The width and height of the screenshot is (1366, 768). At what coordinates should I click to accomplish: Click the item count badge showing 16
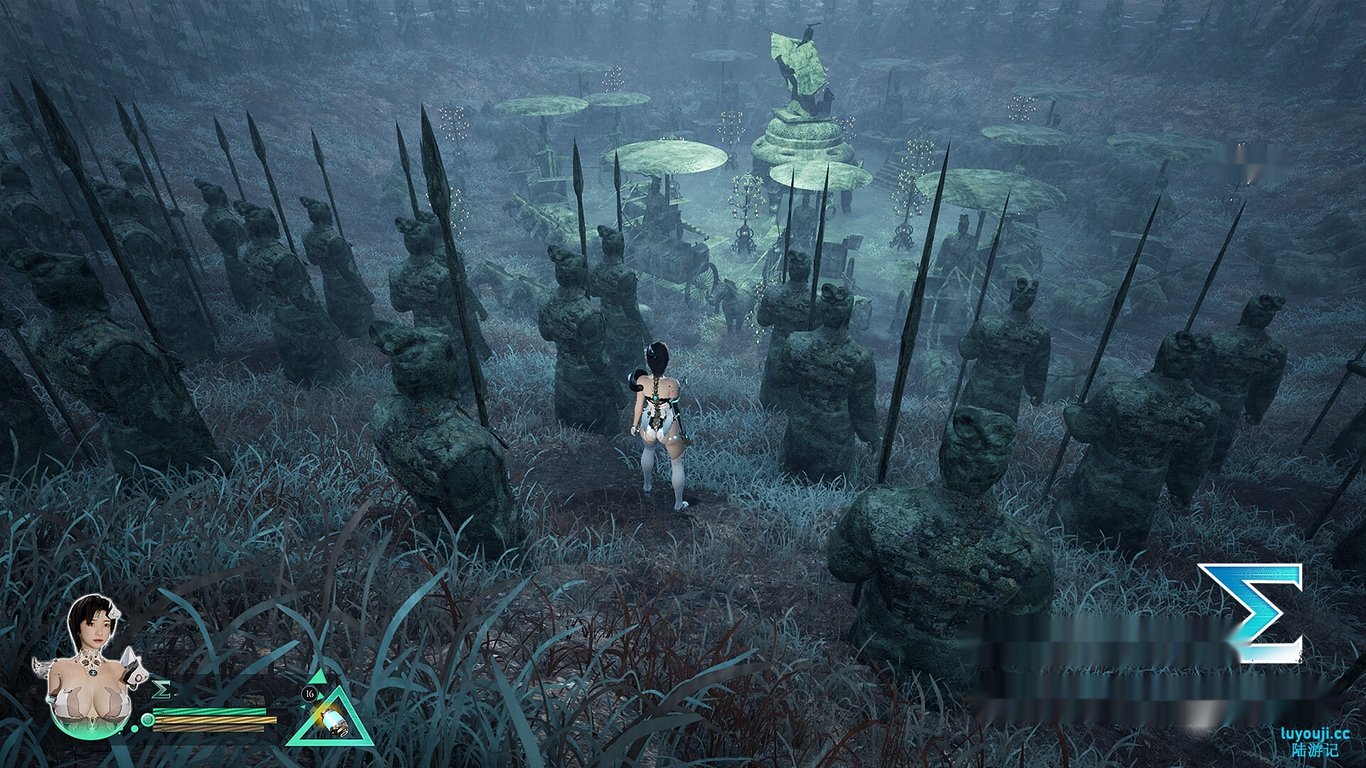click(x=308, y=693)
